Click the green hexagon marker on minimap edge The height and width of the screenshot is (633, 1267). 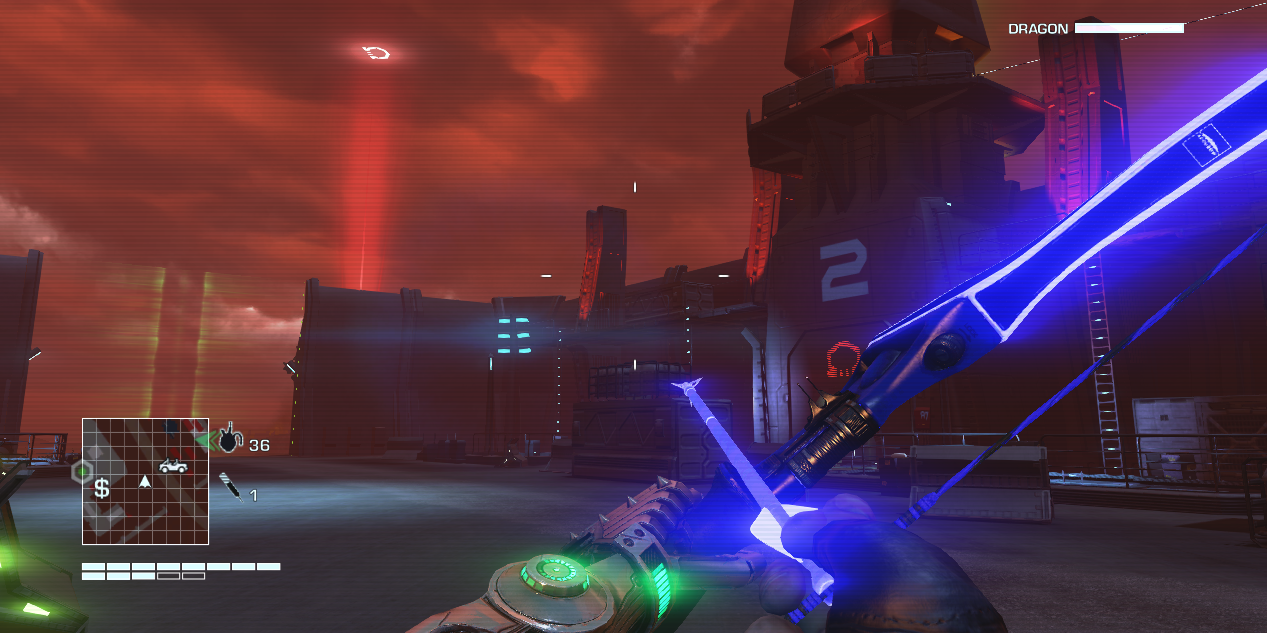[x=82, y=470]
